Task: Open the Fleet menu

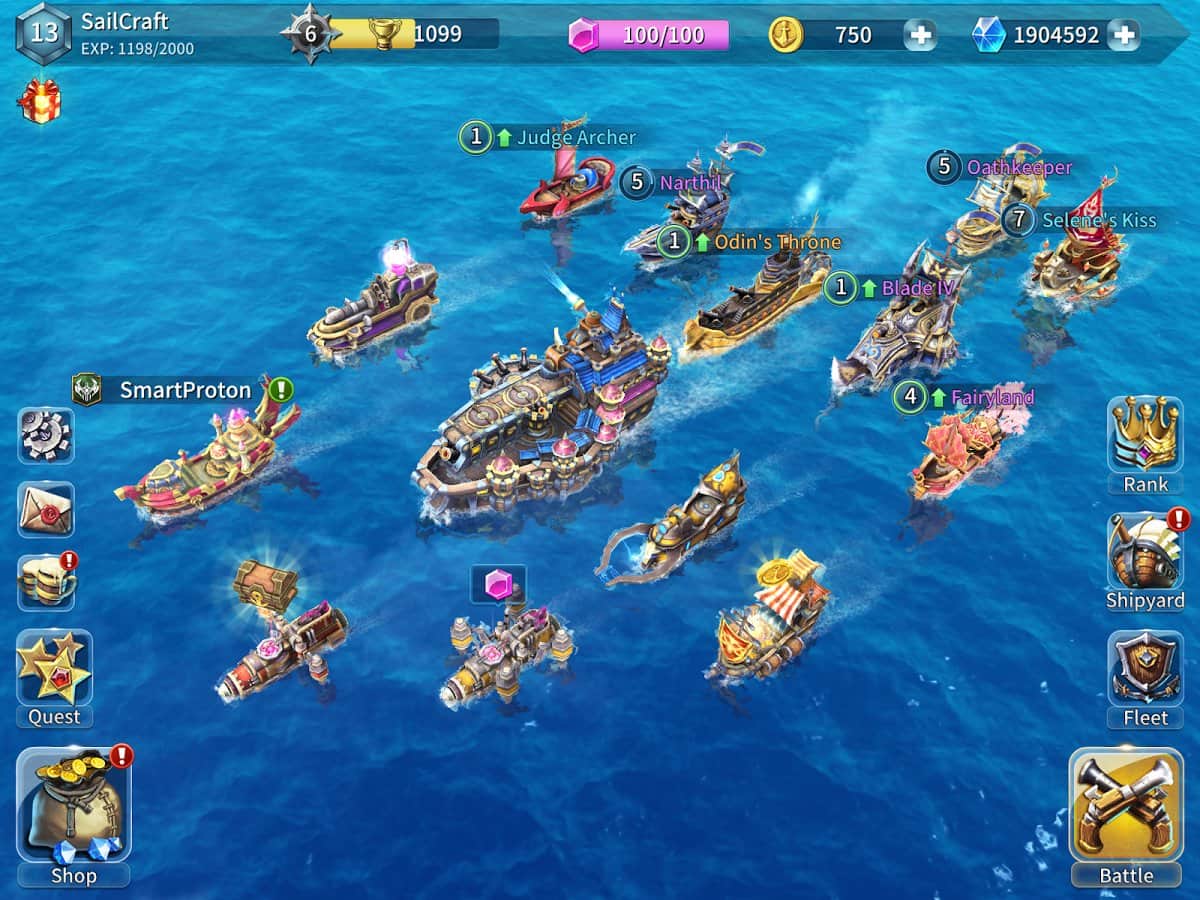Action: click(x=1145, y=668)
